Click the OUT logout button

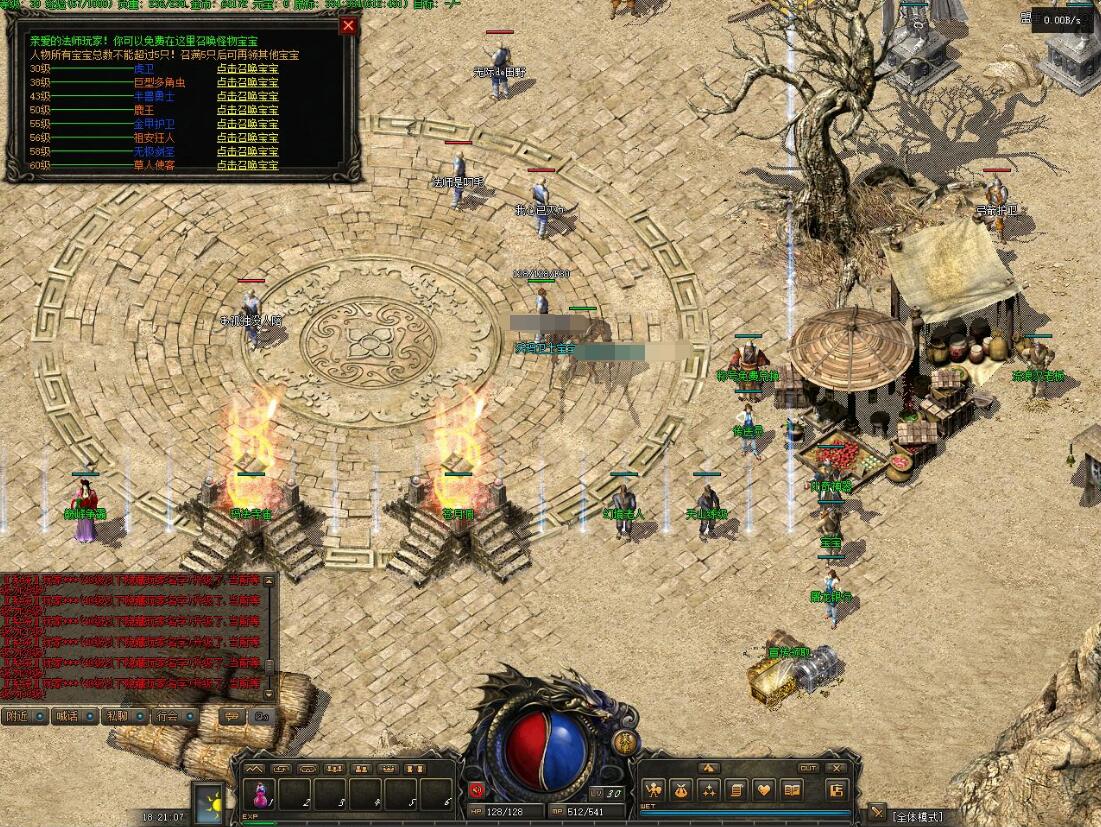coord(808,768)
